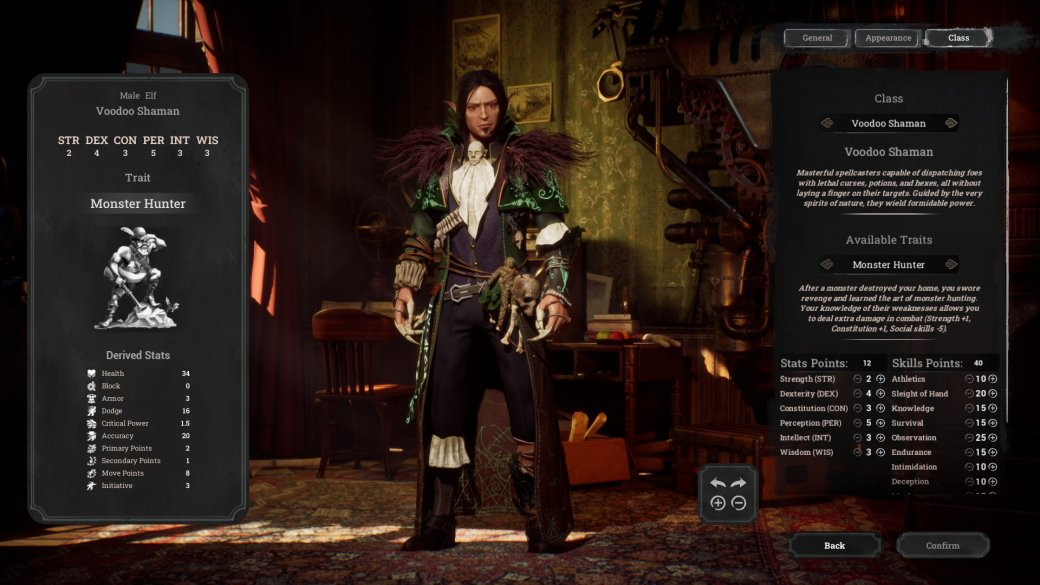Zoom in on the character preview
The width and height of the screenshot is (1040, 585).
(717, 503)
